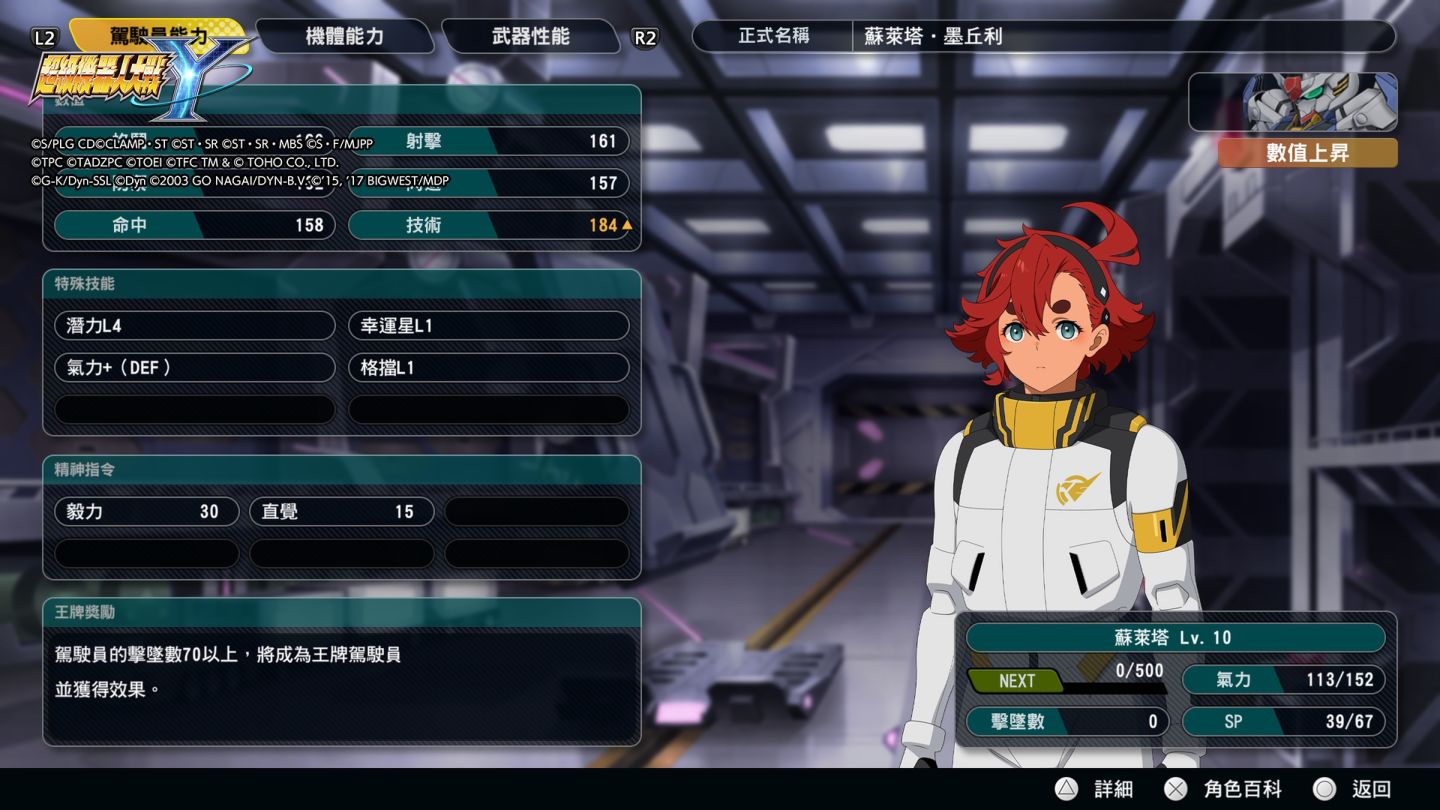The image size is (1440, 810).
Task: Choose the 毅力 spirit command
Action: 147,512
